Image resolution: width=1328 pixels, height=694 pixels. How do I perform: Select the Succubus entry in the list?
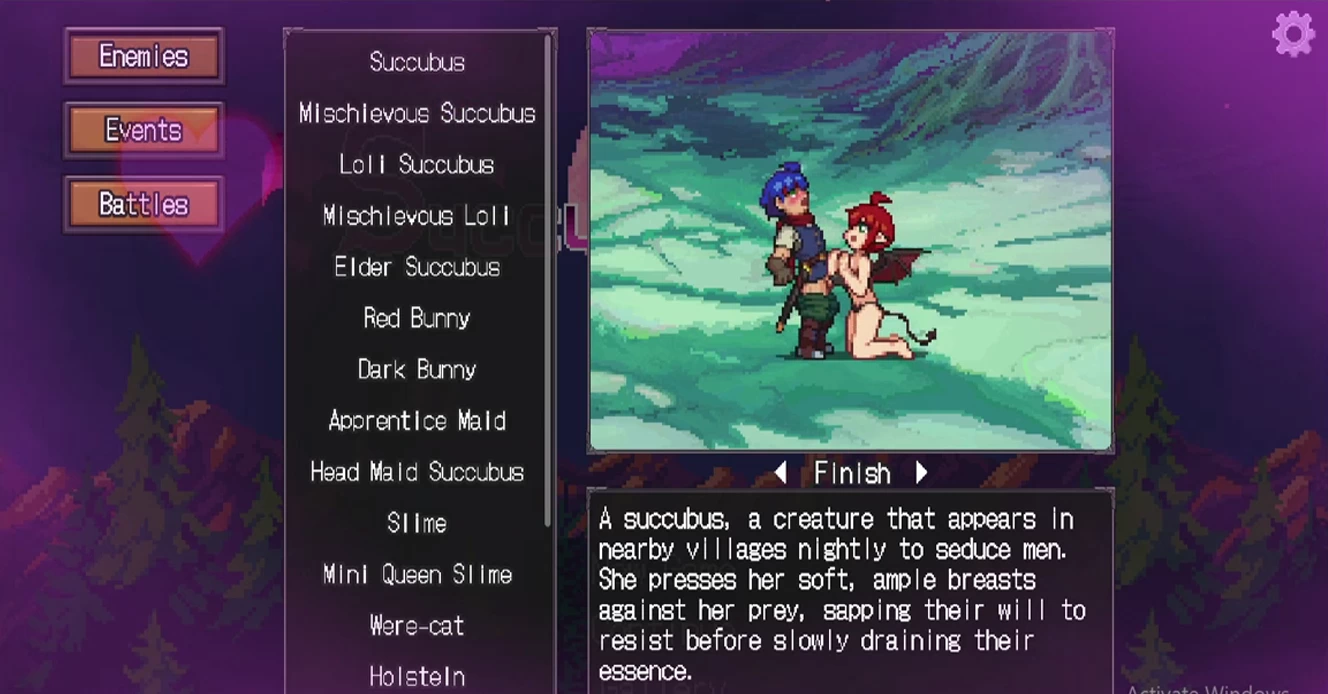click(417, 62)
